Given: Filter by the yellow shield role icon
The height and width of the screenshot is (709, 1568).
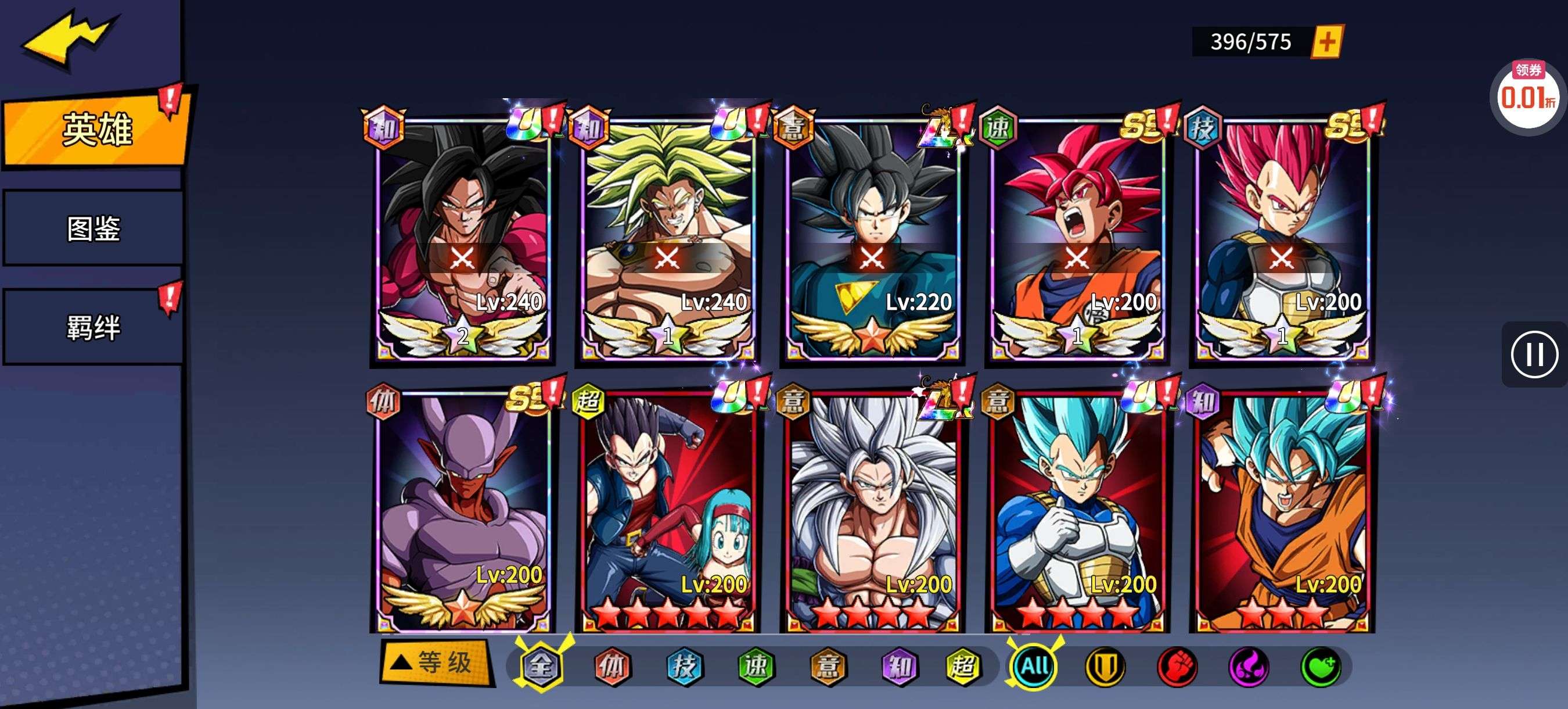Looking at the screenshot, I should click(x=1105, y=667).
